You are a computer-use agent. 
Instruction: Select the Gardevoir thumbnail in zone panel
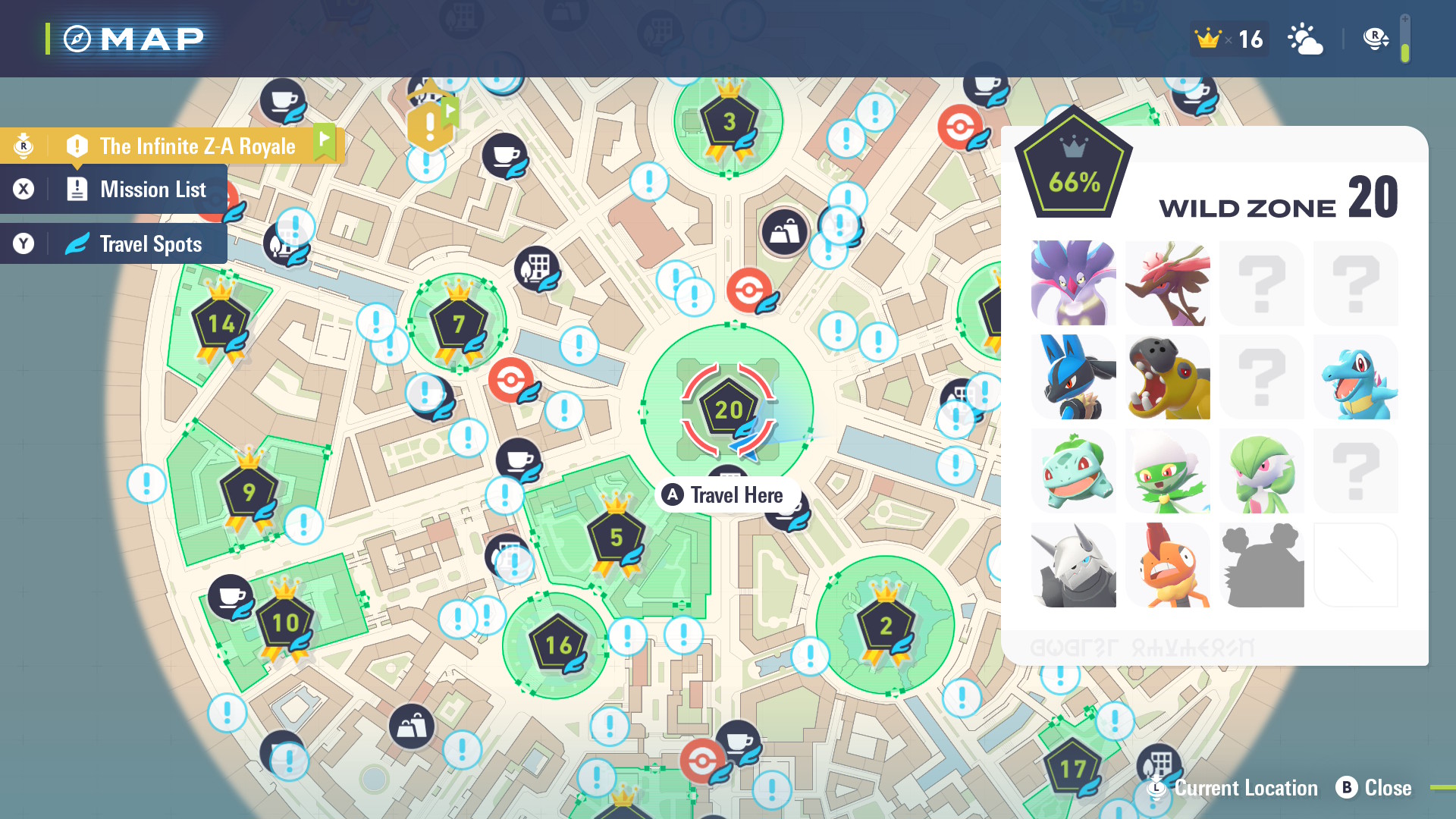(1261, 471)
